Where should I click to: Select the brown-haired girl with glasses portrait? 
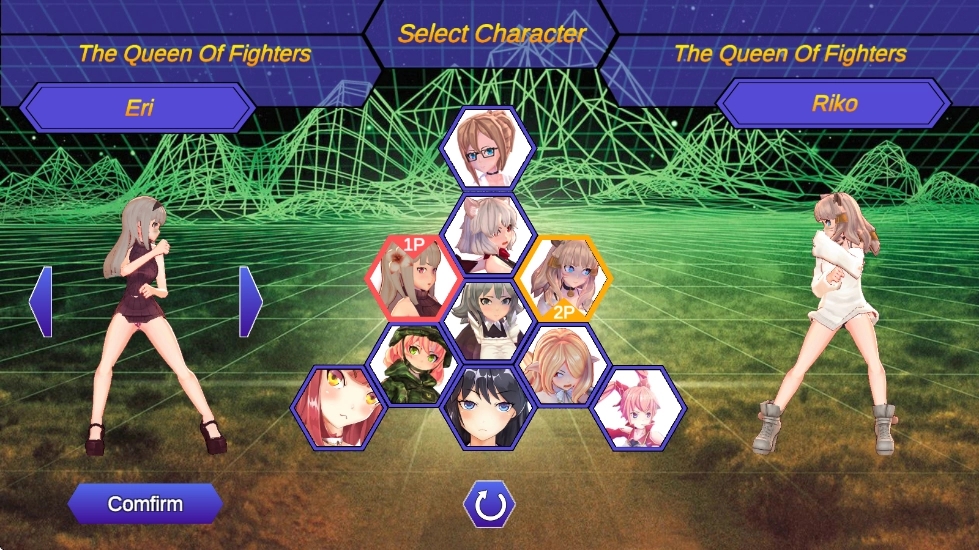488,149
